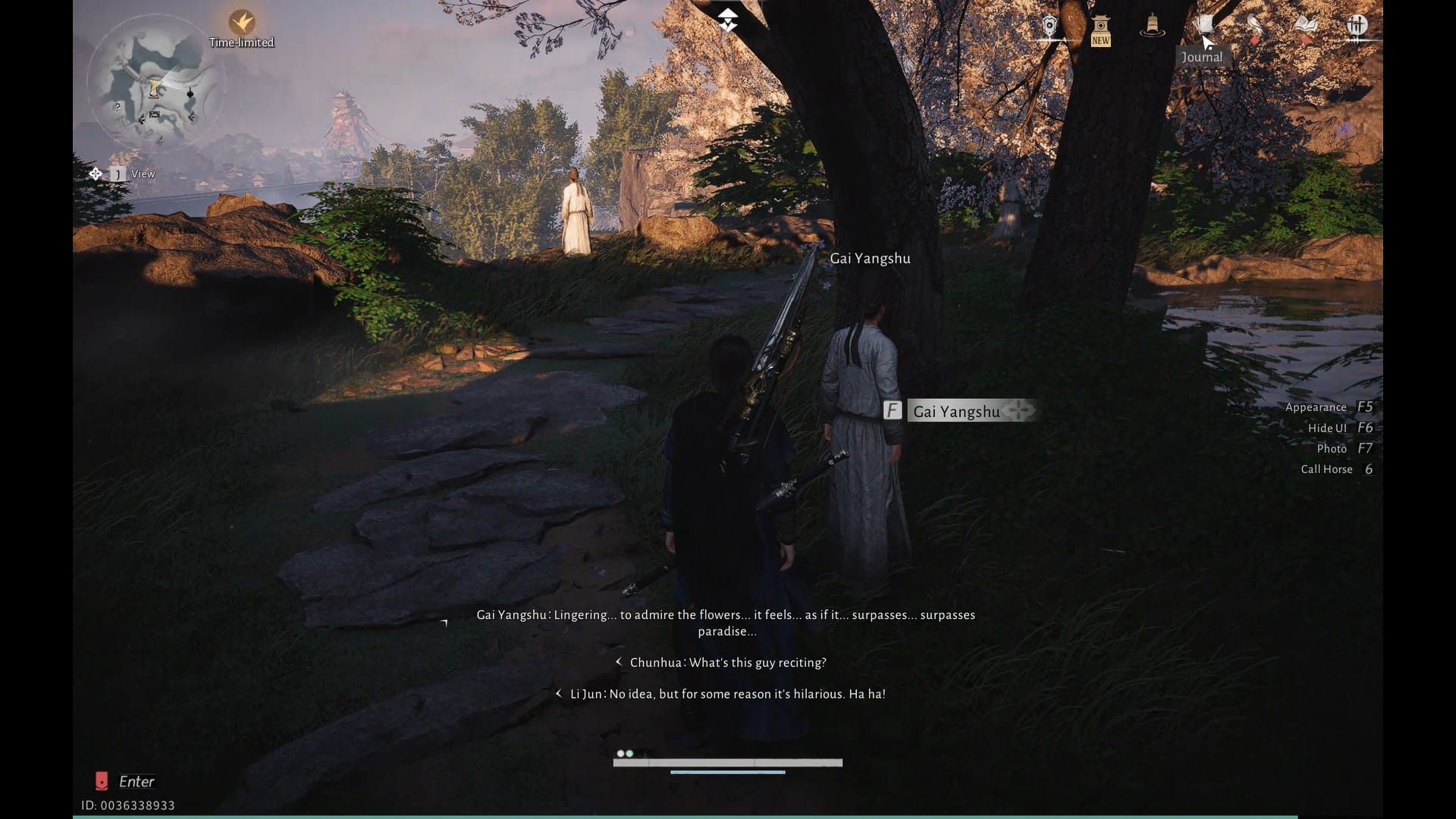Select the bell icon in the HUD
Viewport: 1456px width, 819px height.
pyautogui.click(x=1152, y=24)
